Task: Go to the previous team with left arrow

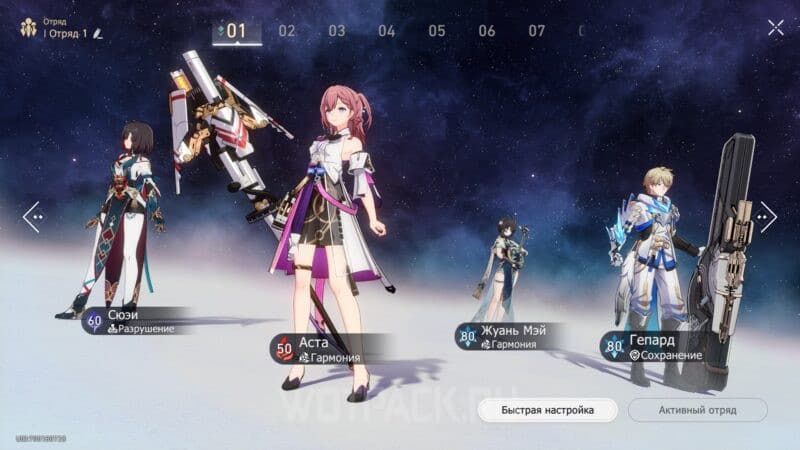Action: [33, 215]
